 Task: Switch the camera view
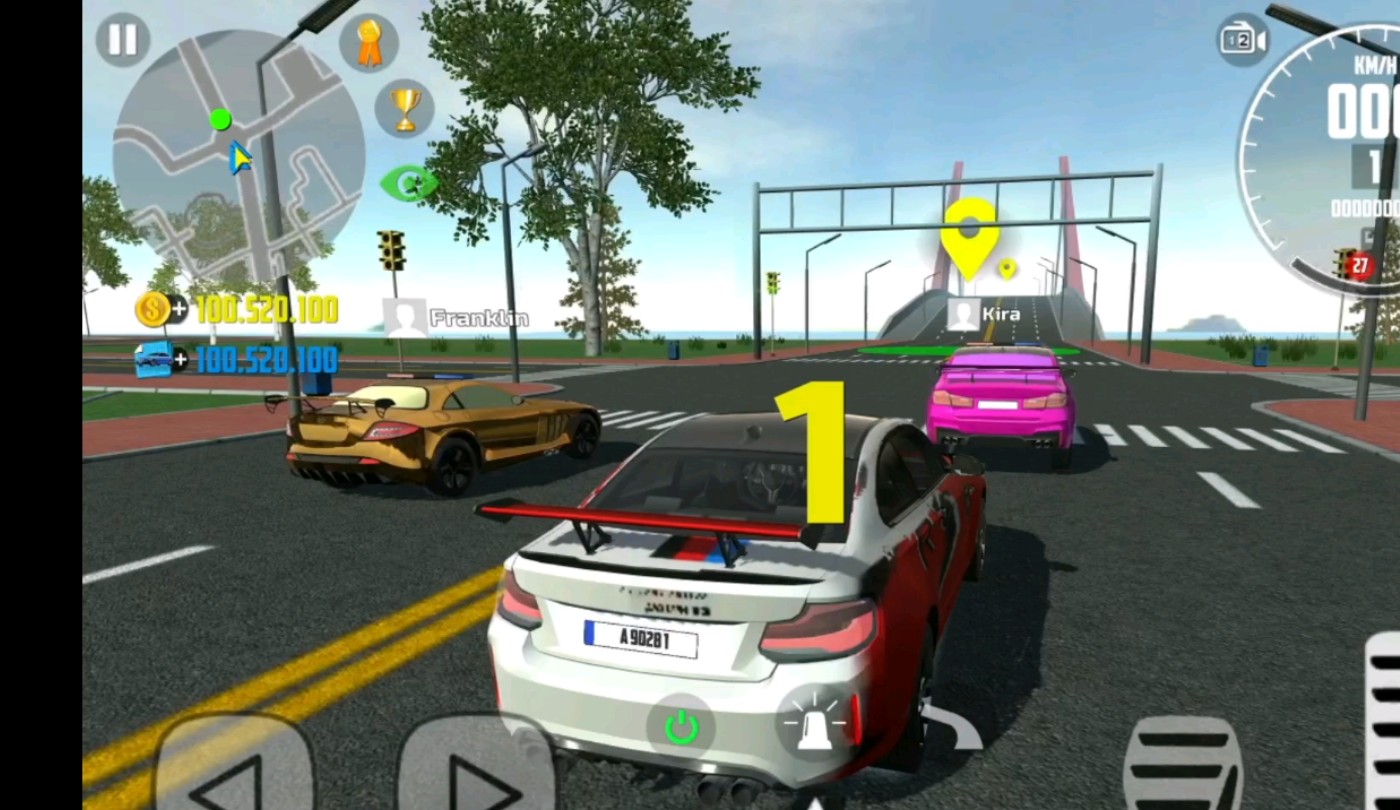tap(1242, 41)
